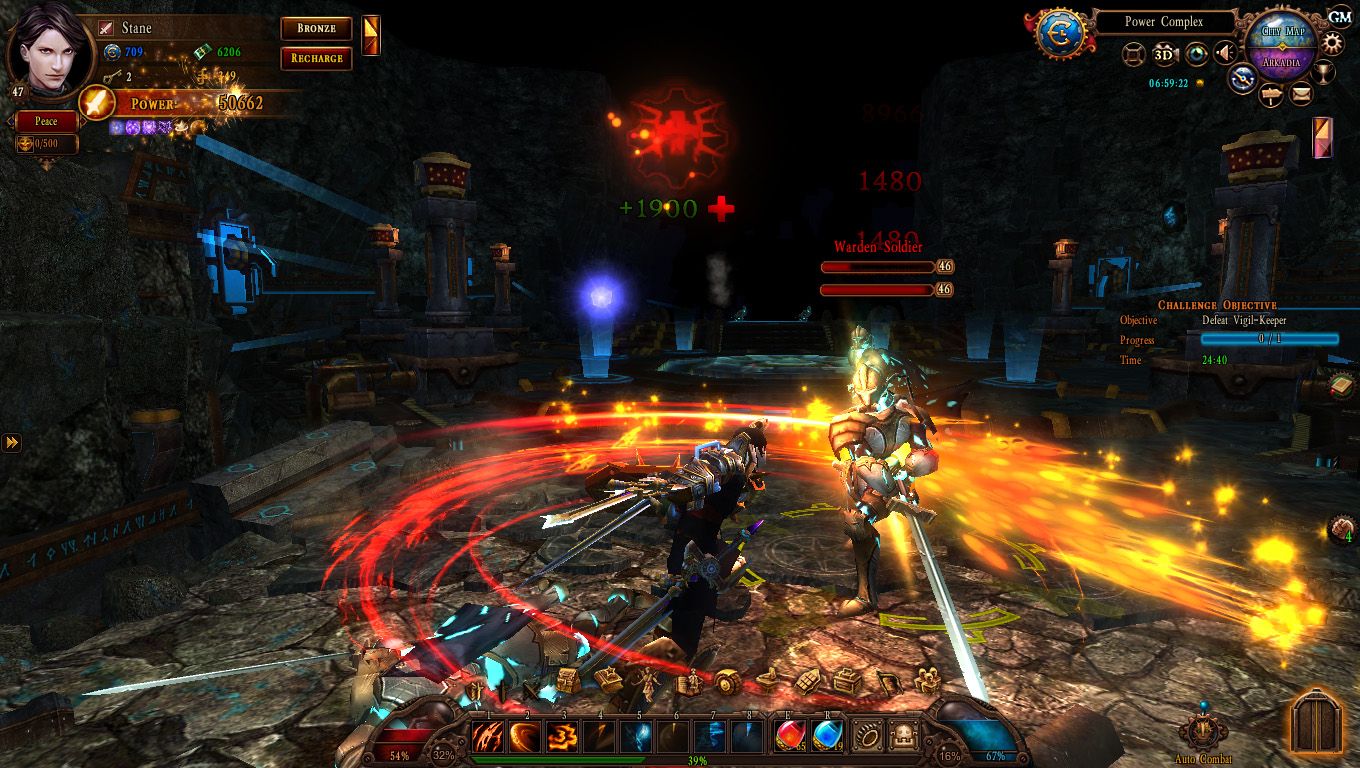Image resolution: width=1360 pixels, height=768 pixels.
Task: Toggle the Peace combat mode button
Action: 46,121
